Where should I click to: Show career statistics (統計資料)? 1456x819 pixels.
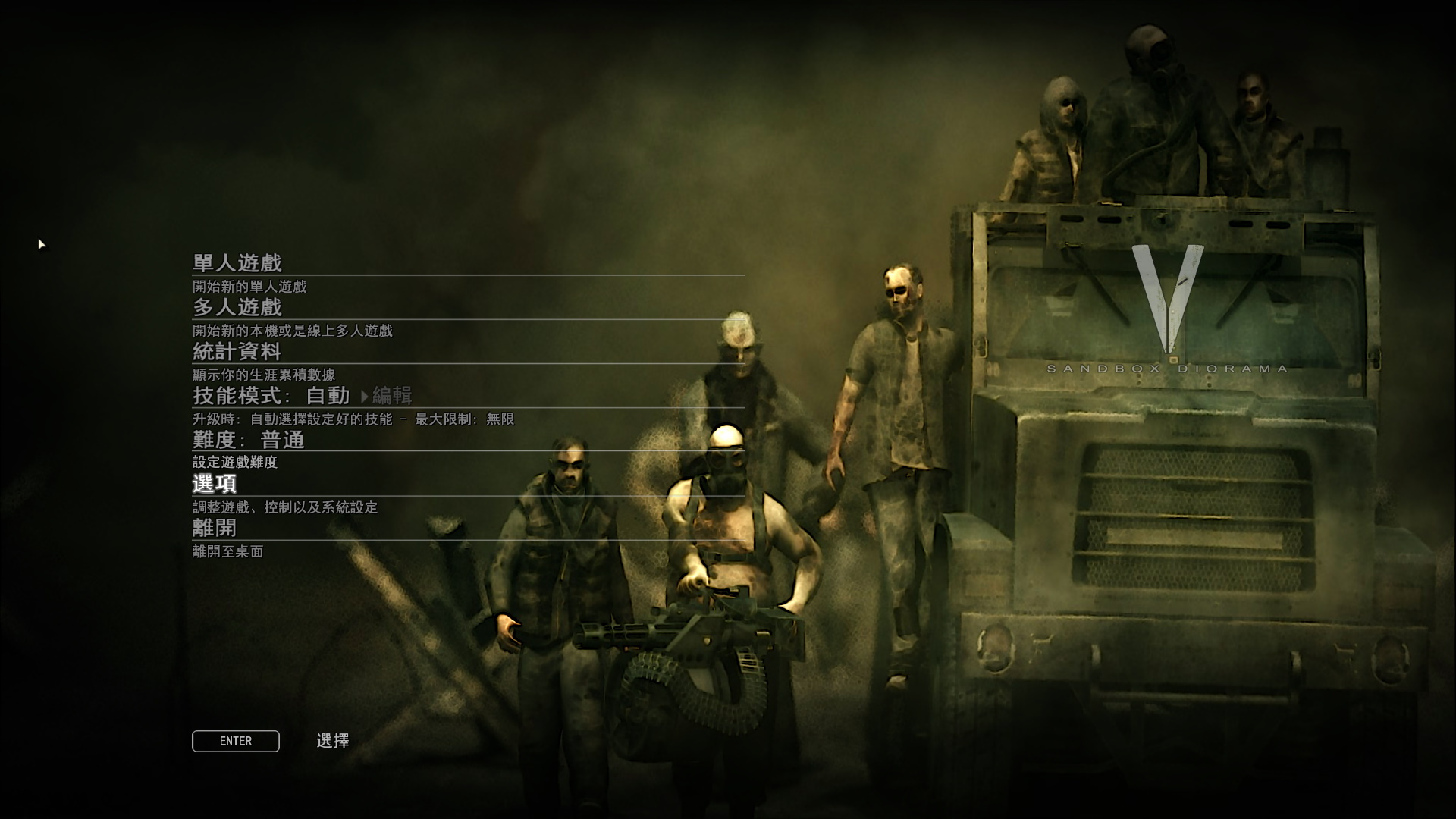tap(237, 351)
